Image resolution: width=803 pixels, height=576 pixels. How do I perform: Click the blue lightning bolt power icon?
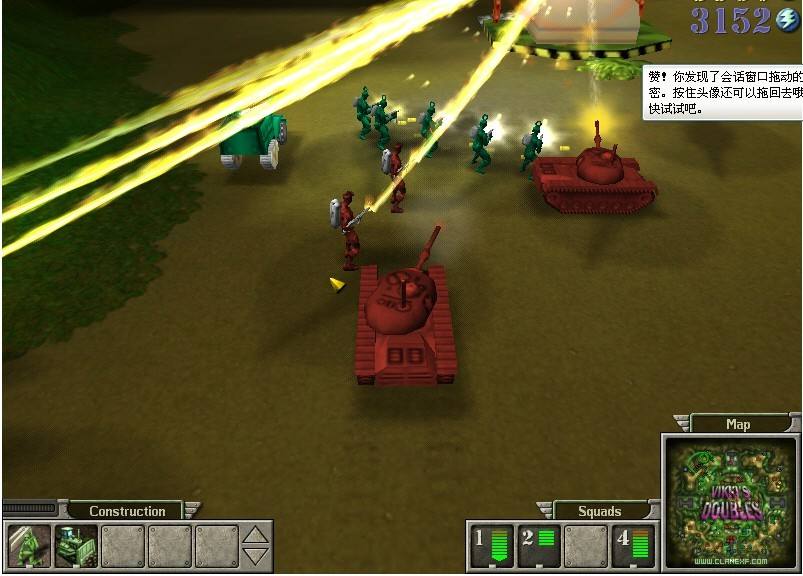pyautogui.click(x=788, y=19)
